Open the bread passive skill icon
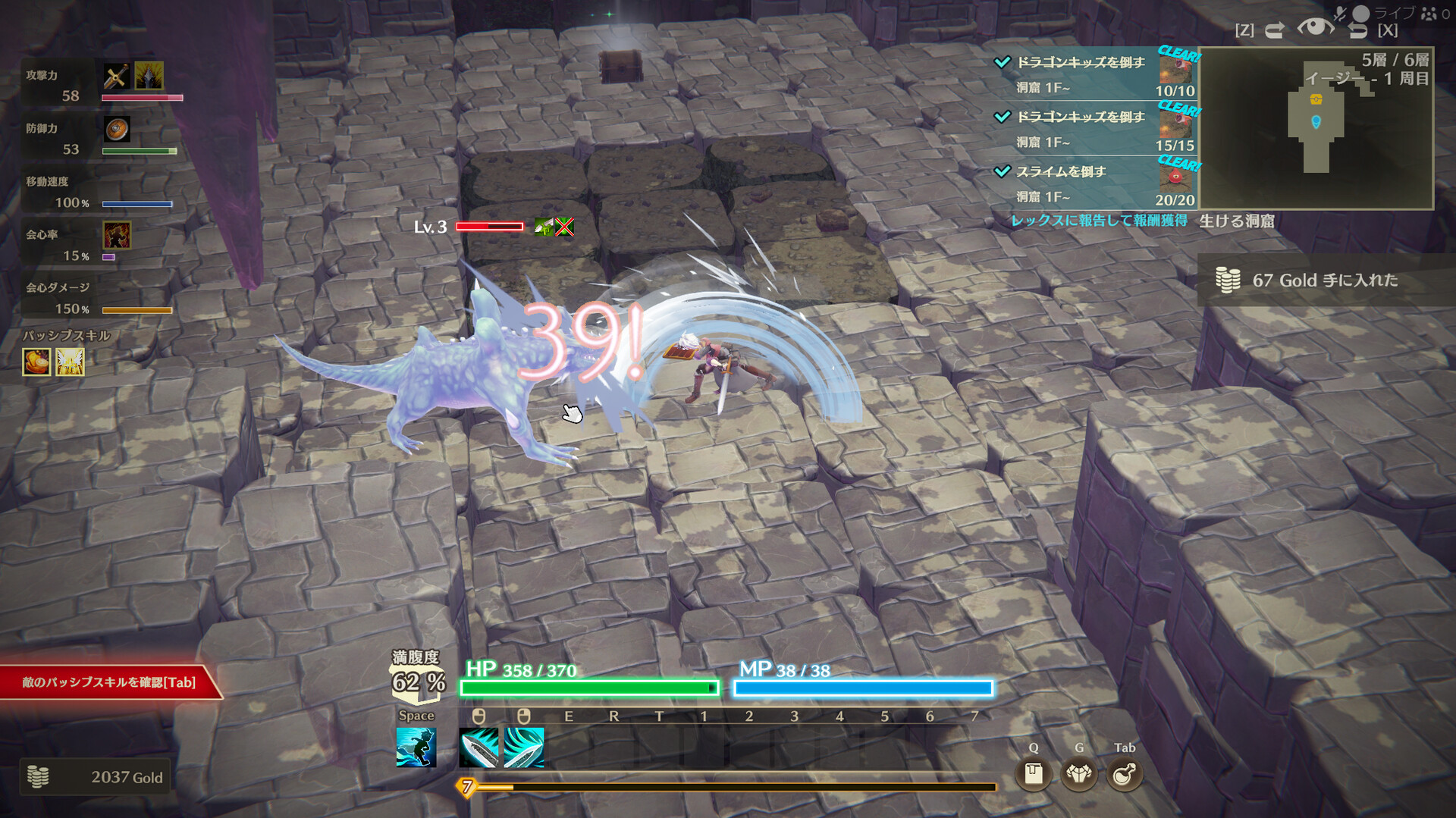The height and width of the screenshot is (818, 1456). pyautogui.click(x=36, y=361)
